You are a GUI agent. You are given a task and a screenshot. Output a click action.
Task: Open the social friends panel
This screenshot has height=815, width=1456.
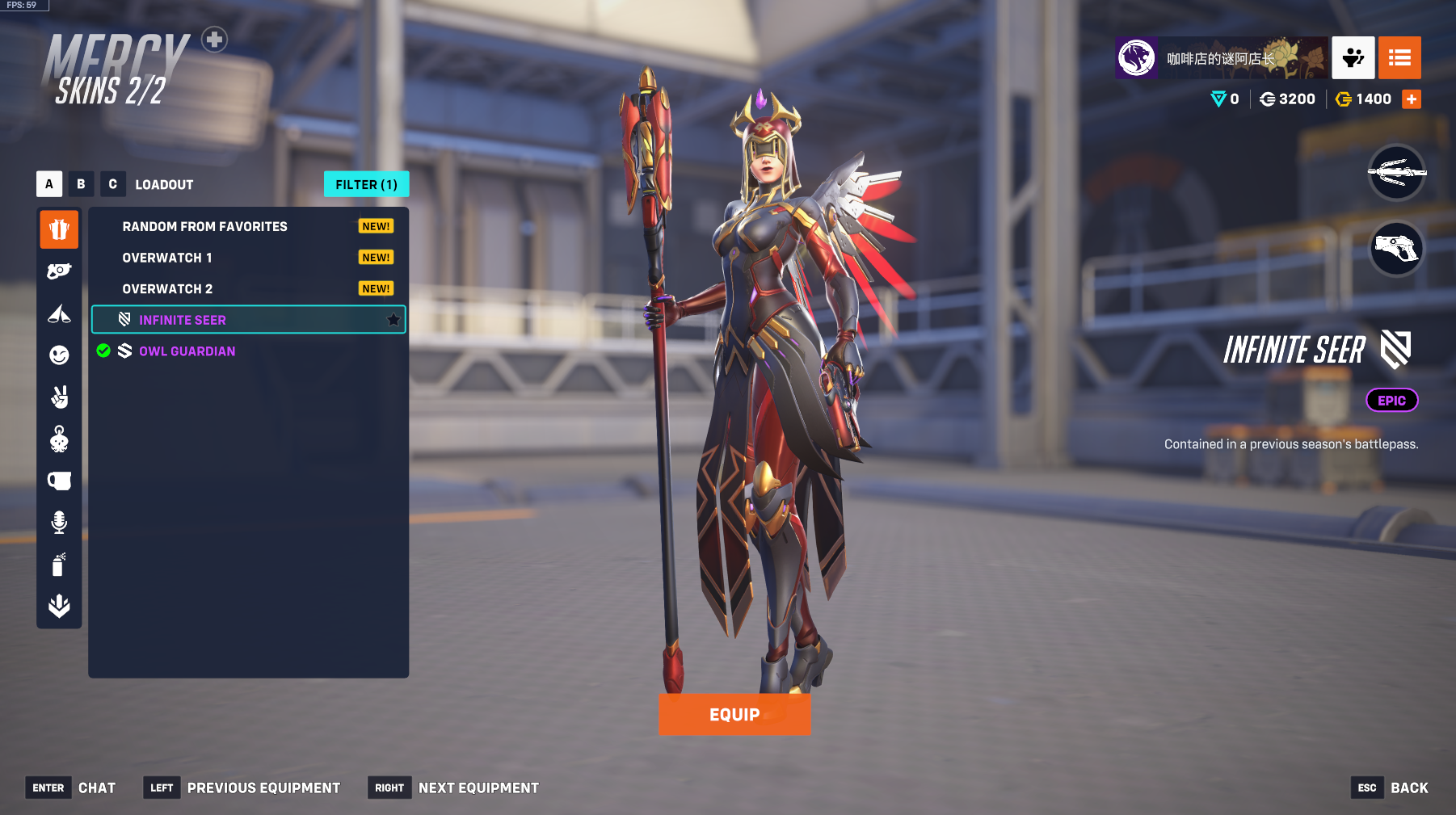[1353, 58]
